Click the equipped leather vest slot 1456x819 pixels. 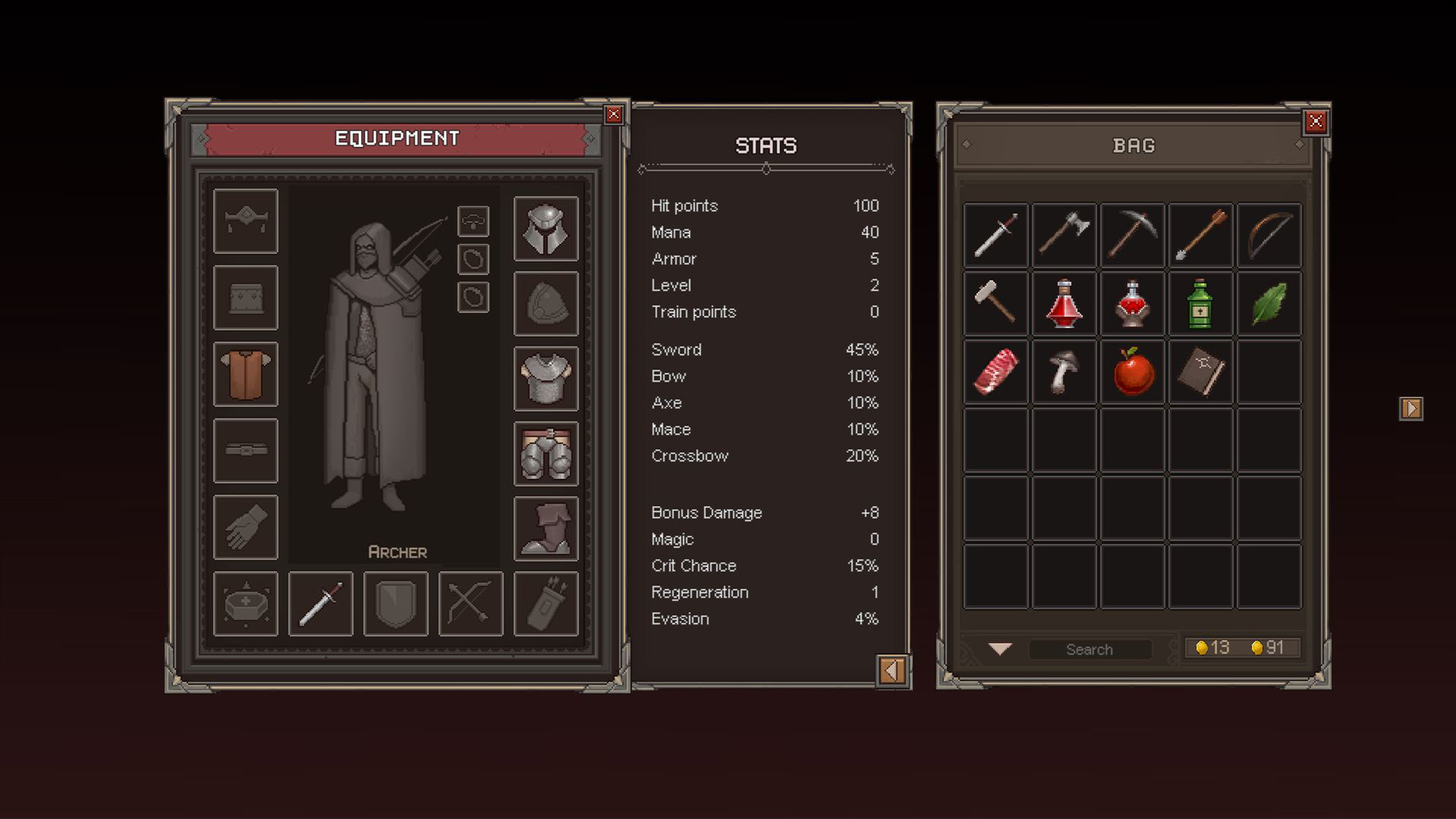click(246, 374)
